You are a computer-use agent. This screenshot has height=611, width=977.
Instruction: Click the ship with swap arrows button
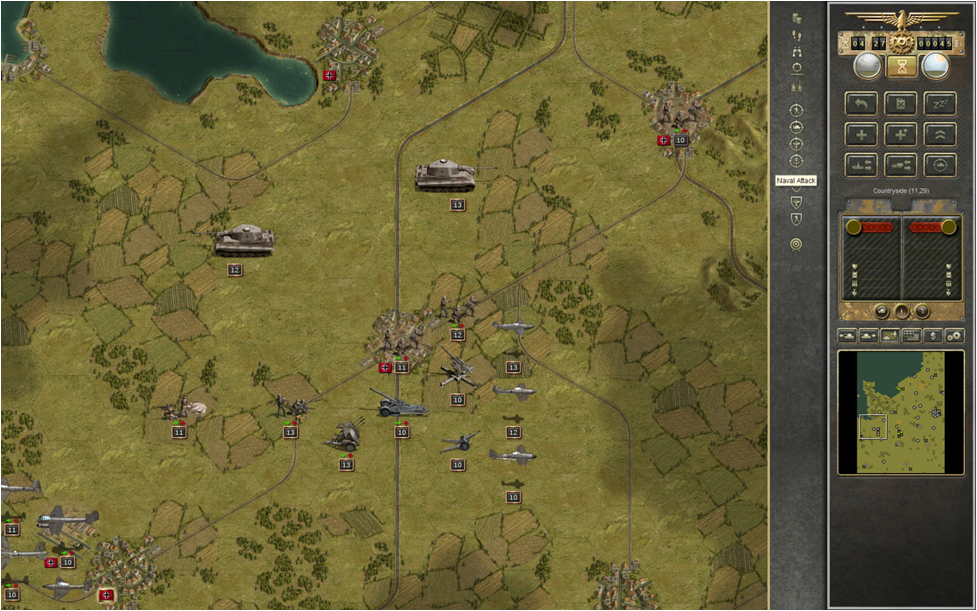pos(862,165)
